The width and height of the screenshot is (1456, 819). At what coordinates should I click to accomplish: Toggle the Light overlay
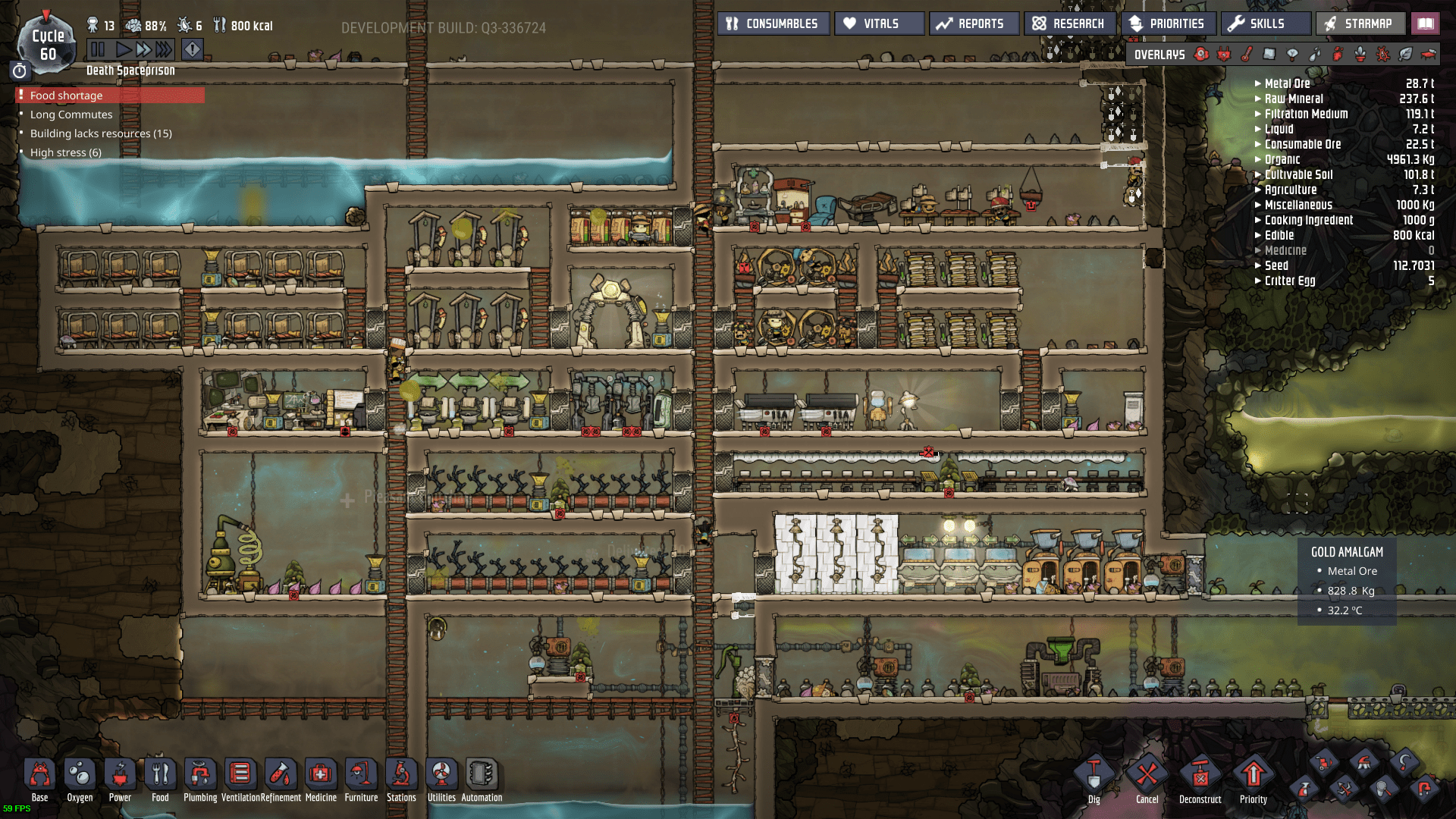[1291, 54]
